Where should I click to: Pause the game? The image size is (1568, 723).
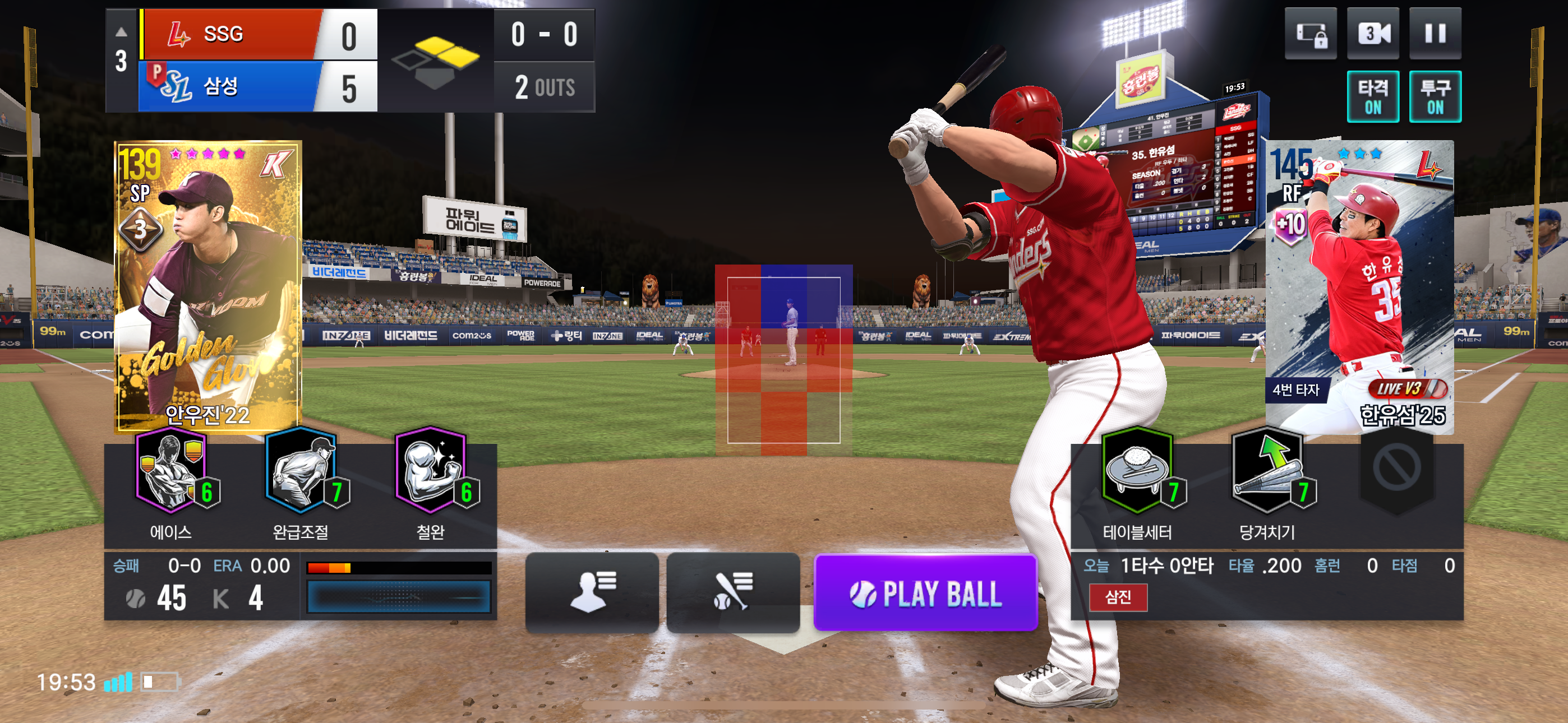pyautogui.click(x=1435, y=34)
